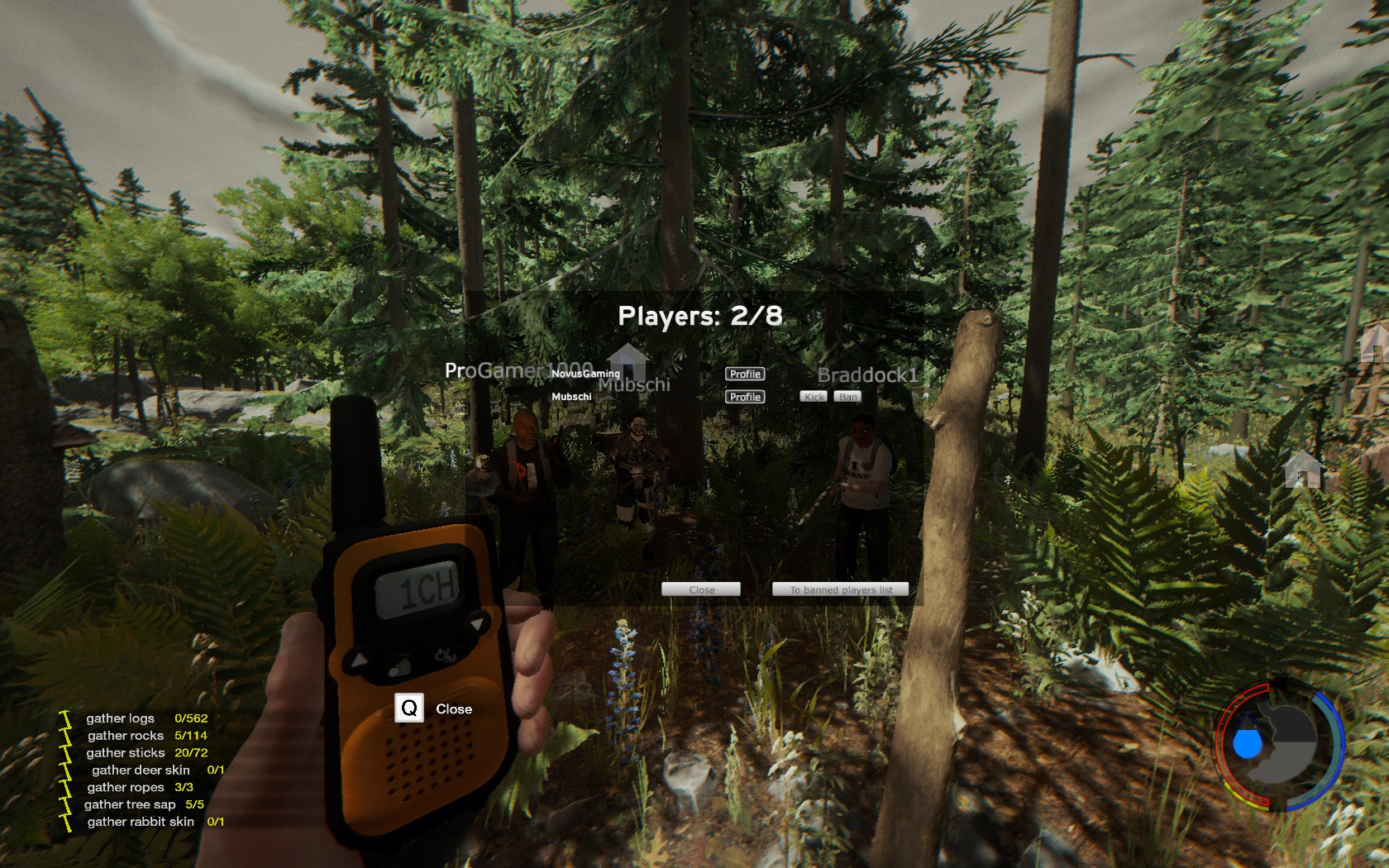
Task: View Mubschi's Profile
Action: [x=745, y=397]
